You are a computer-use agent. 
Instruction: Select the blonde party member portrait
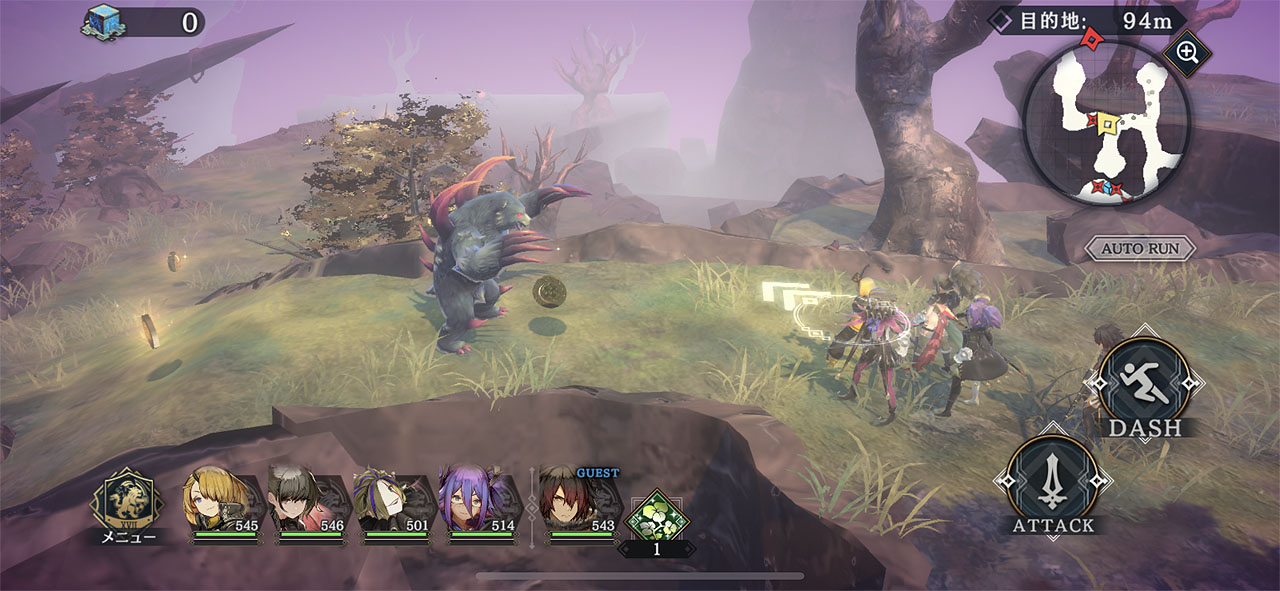(216, 500)
